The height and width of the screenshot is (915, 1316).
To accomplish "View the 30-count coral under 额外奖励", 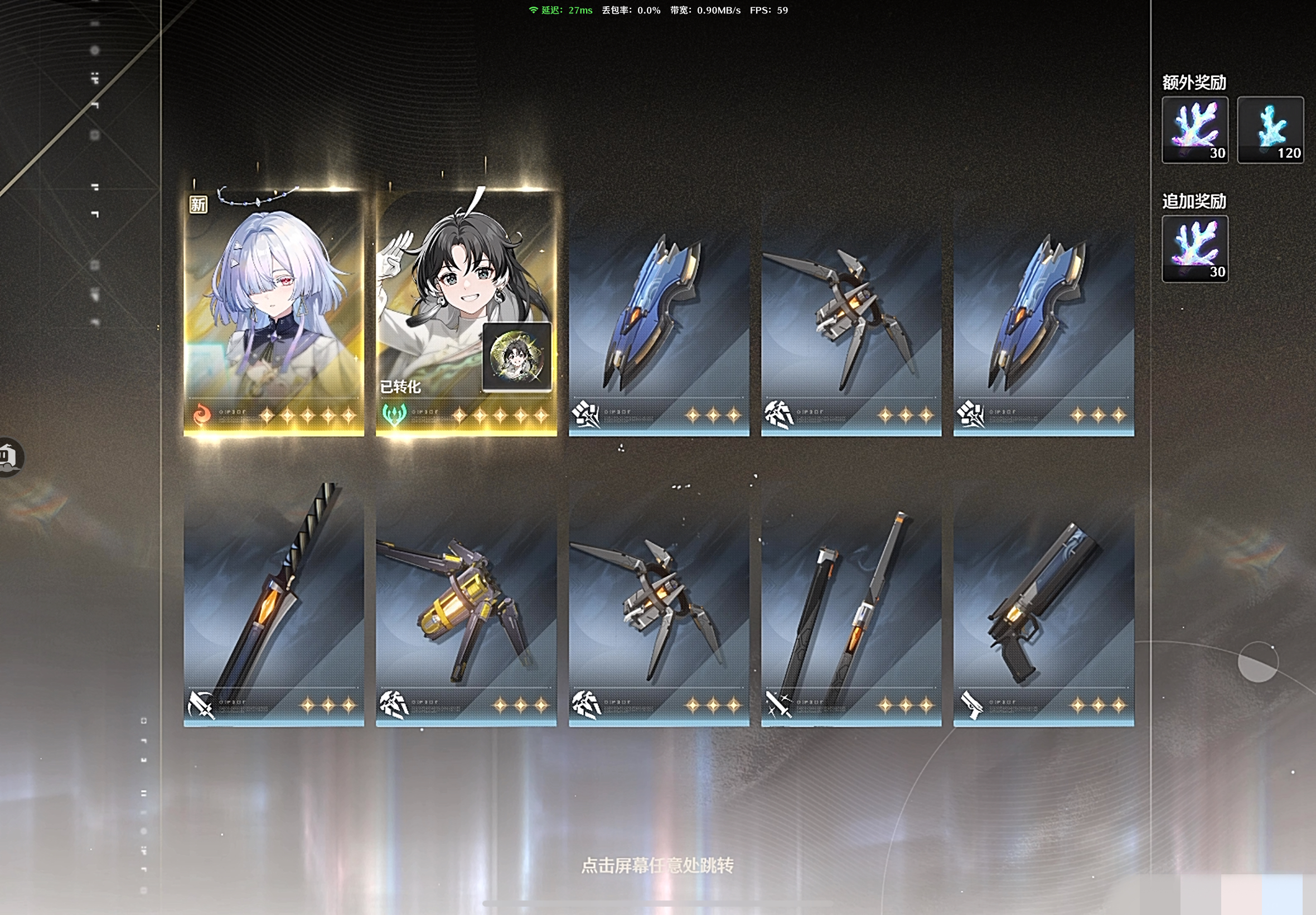I will 1194,130.
